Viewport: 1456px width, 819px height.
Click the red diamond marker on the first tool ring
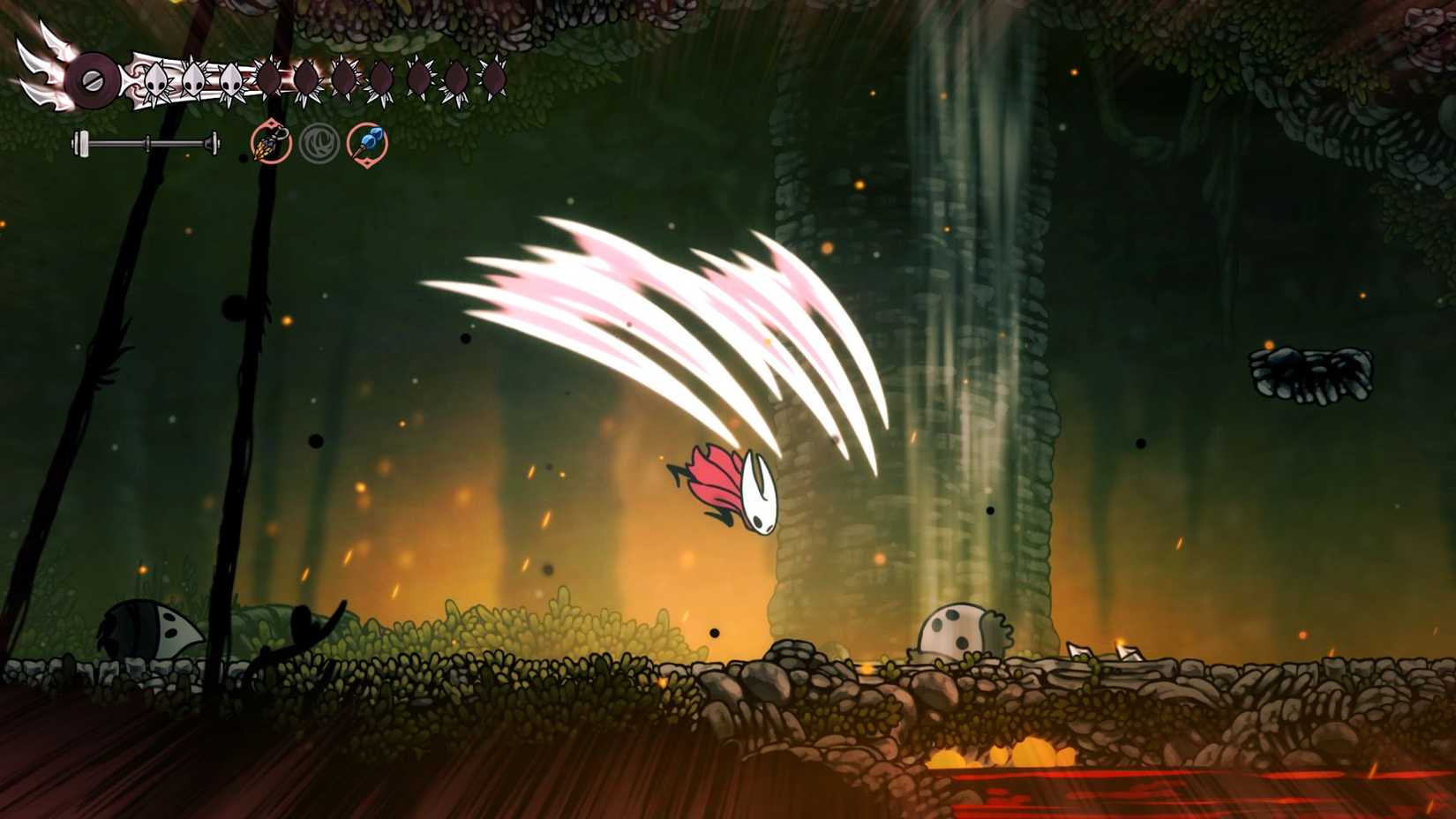tap(272, 123)
